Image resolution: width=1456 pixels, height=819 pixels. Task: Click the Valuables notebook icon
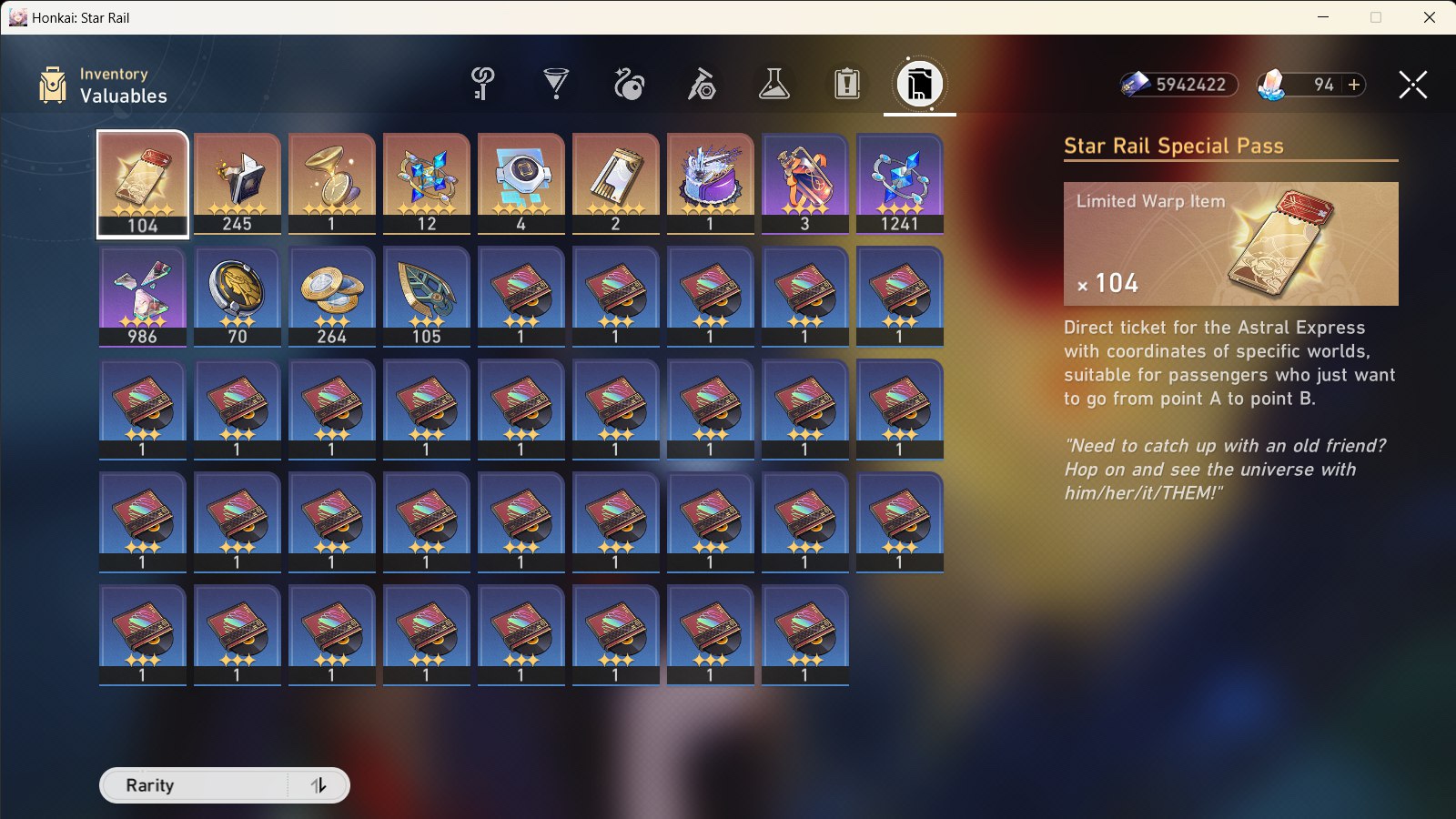[919, 84]
